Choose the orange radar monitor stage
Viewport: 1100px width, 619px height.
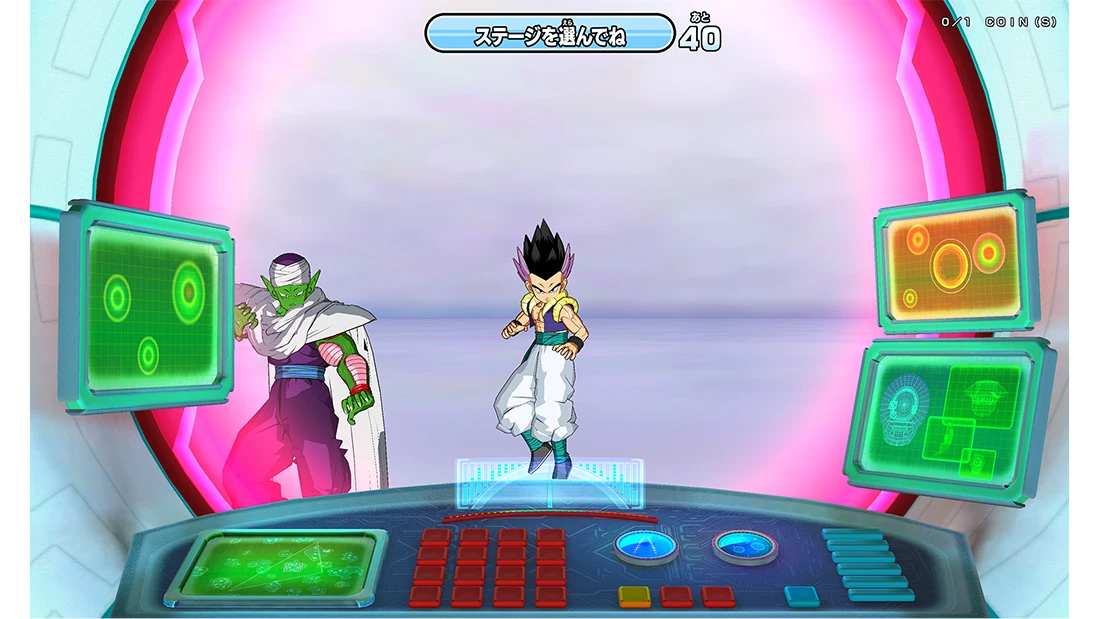point(954,261)
